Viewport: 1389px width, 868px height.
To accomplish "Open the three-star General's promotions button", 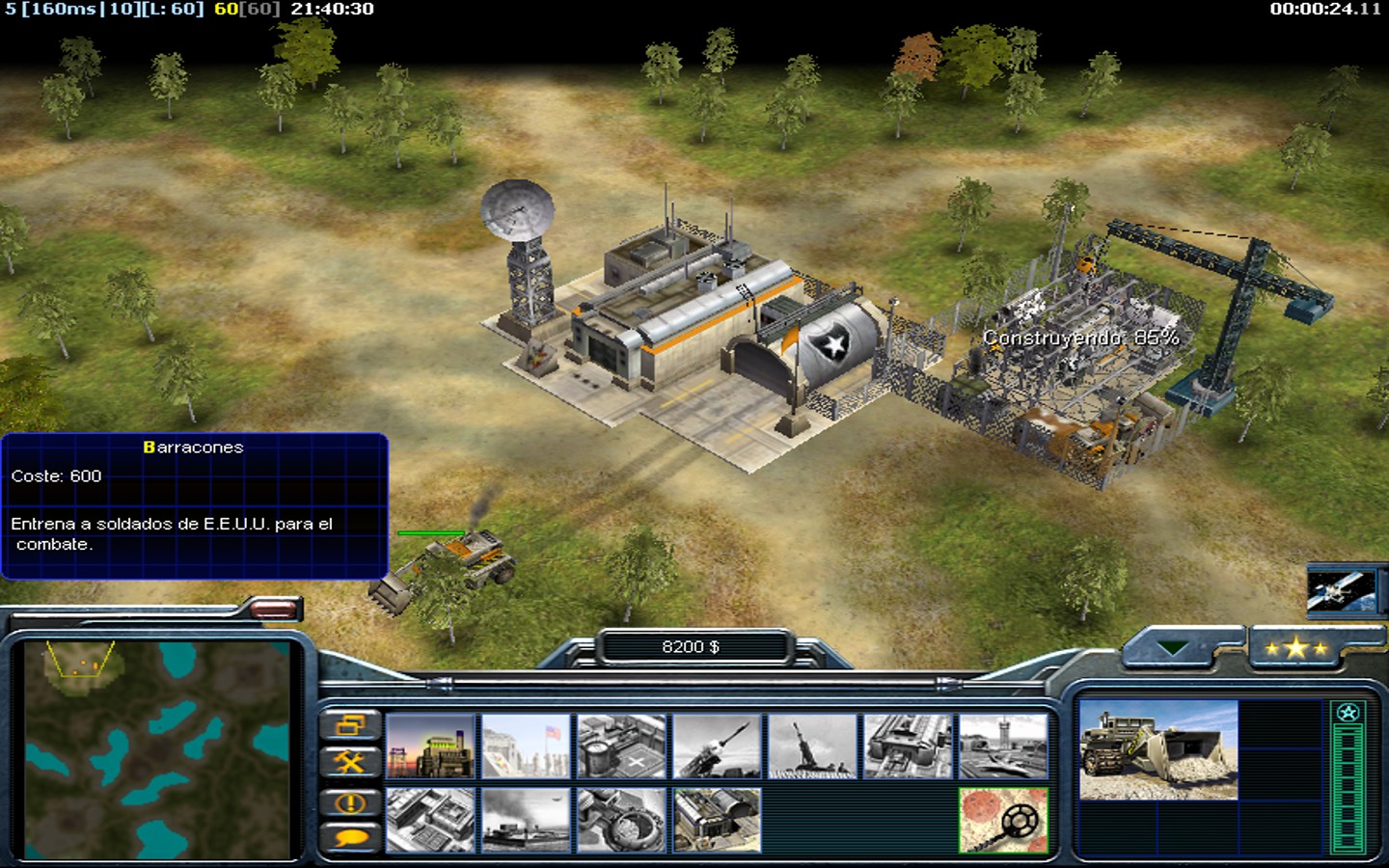I will pyautogui.click(x=1296, y=649).
